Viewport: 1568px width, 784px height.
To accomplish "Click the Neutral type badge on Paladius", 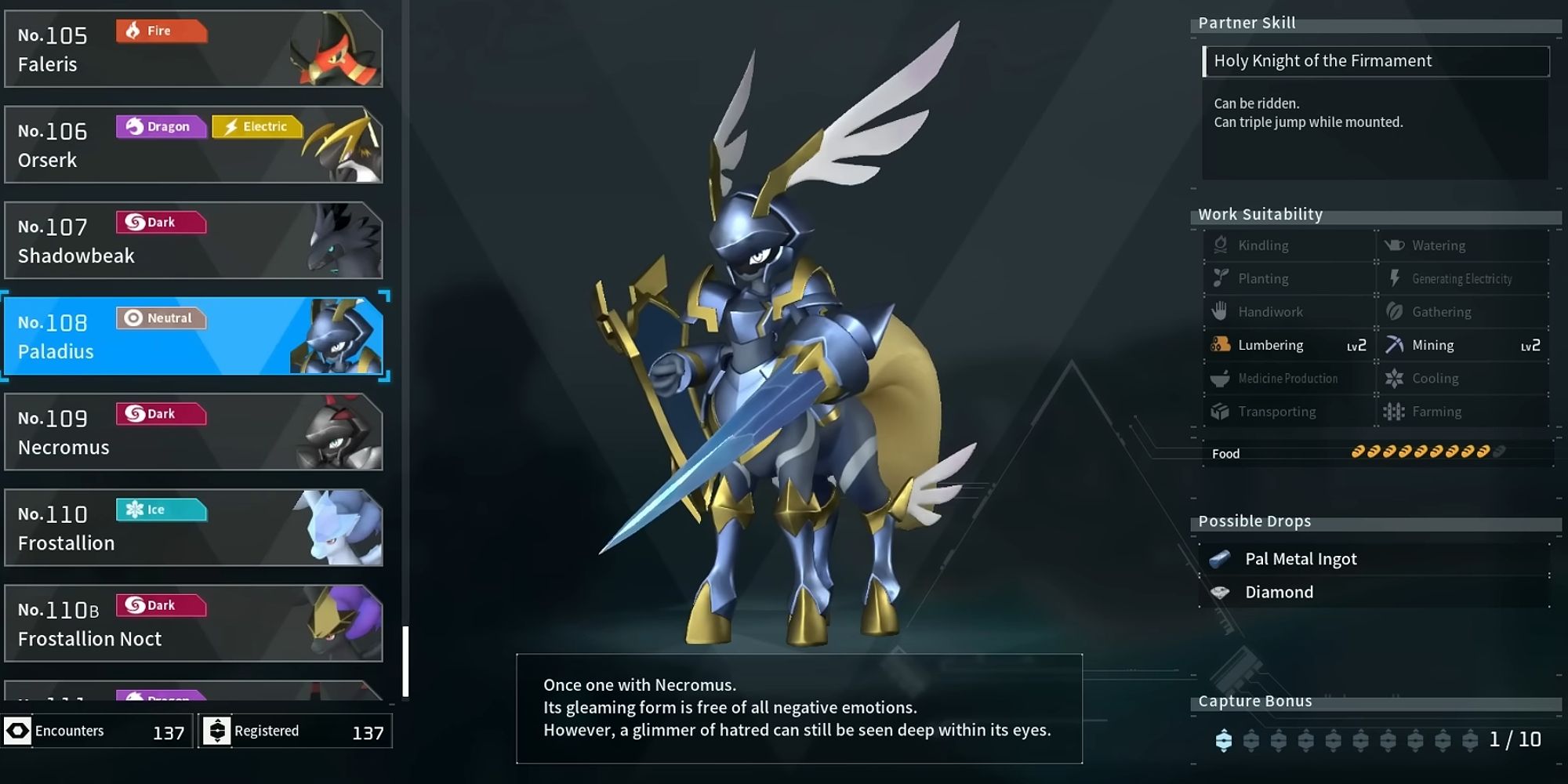I will 162,318.
